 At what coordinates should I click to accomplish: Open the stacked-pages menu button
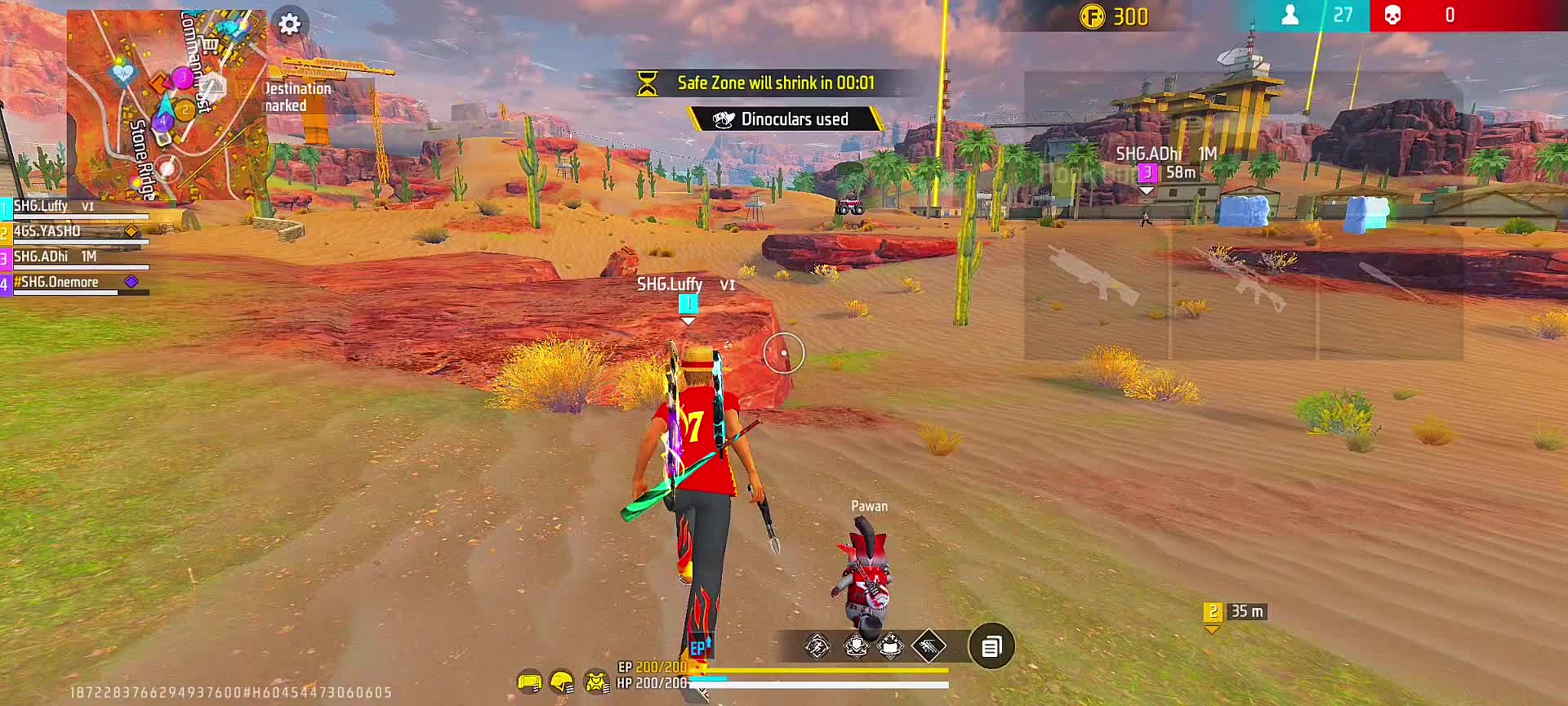991,647
